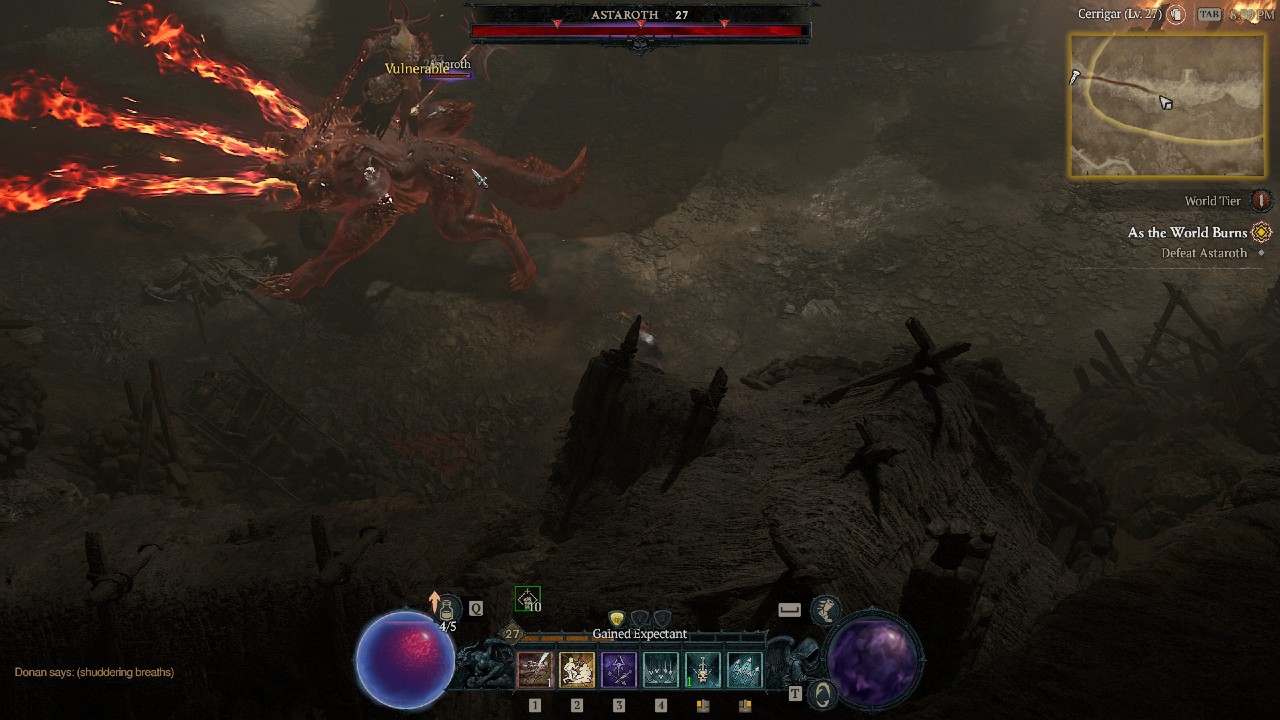The image size is (1280, 720).
Task: Trigger the evade boot icon
Action: point(825,608)
